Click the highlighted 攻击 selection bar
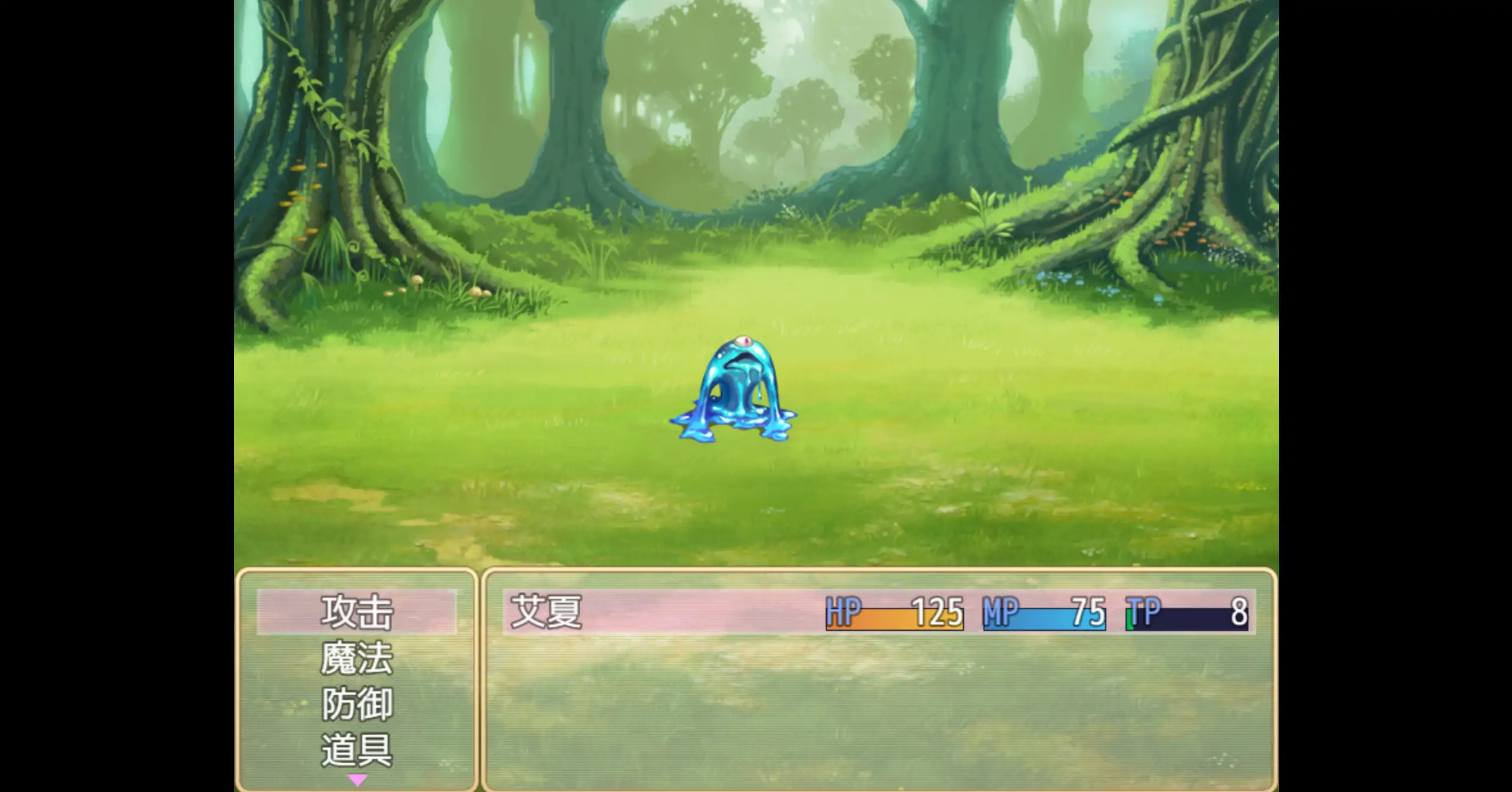1512x792 pixels. 356,612
